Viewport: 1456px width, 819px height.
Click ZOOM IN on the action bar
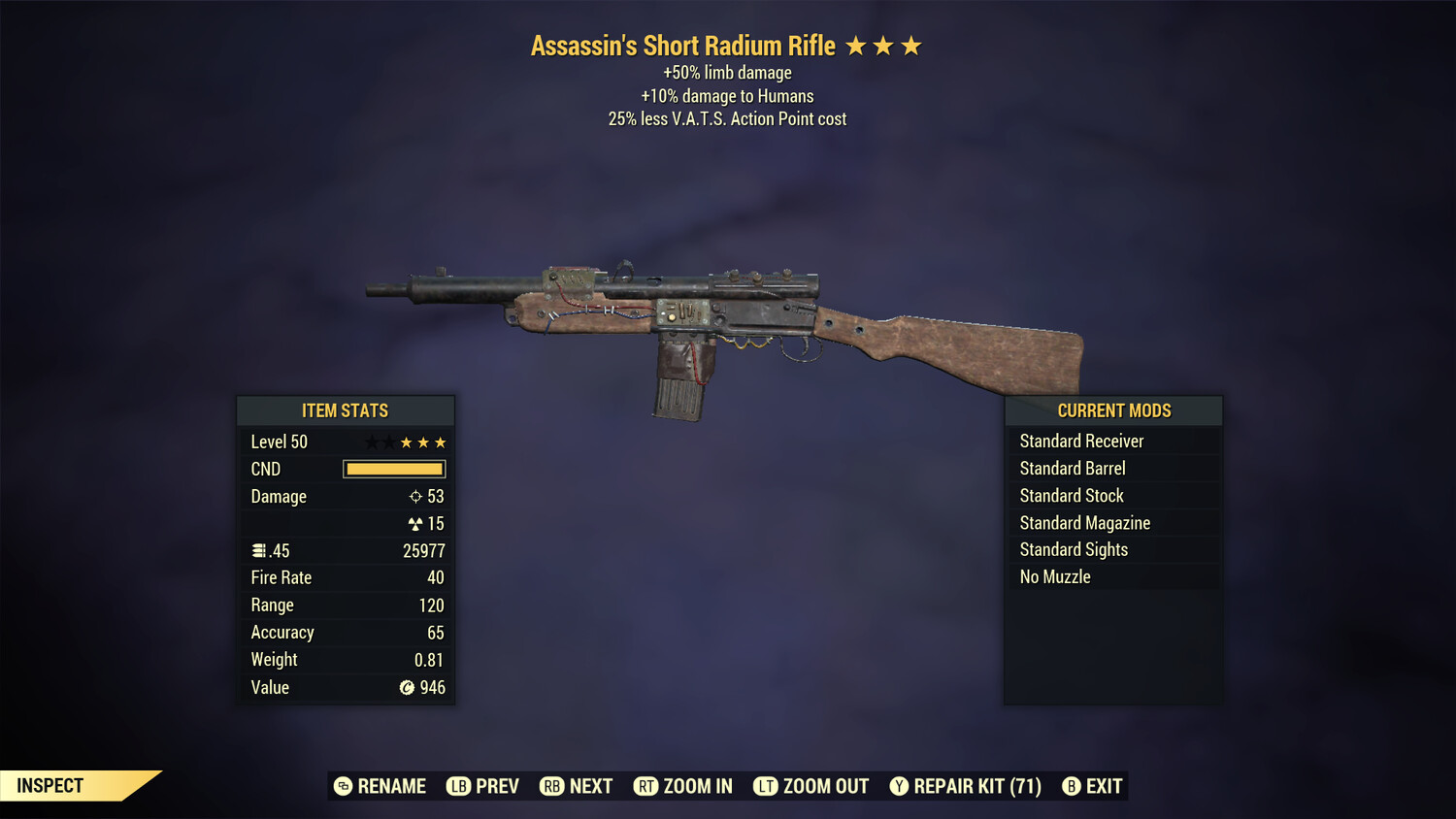coord(700,786)
